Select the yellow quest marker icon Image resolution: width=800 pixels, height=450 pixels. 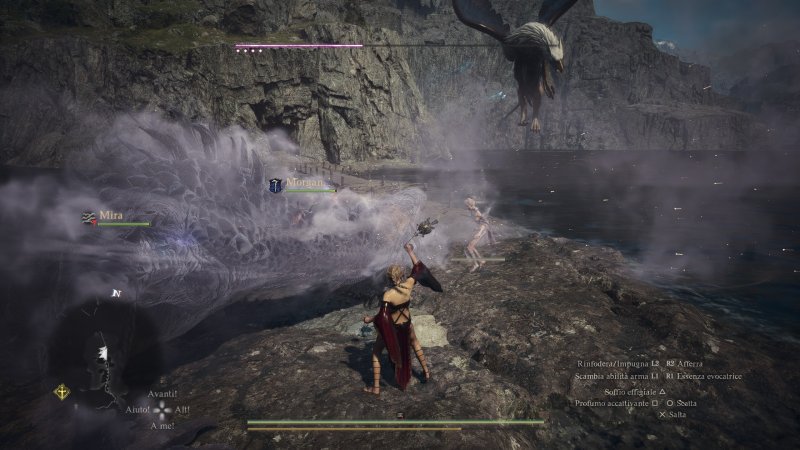(x=61, y=392)
